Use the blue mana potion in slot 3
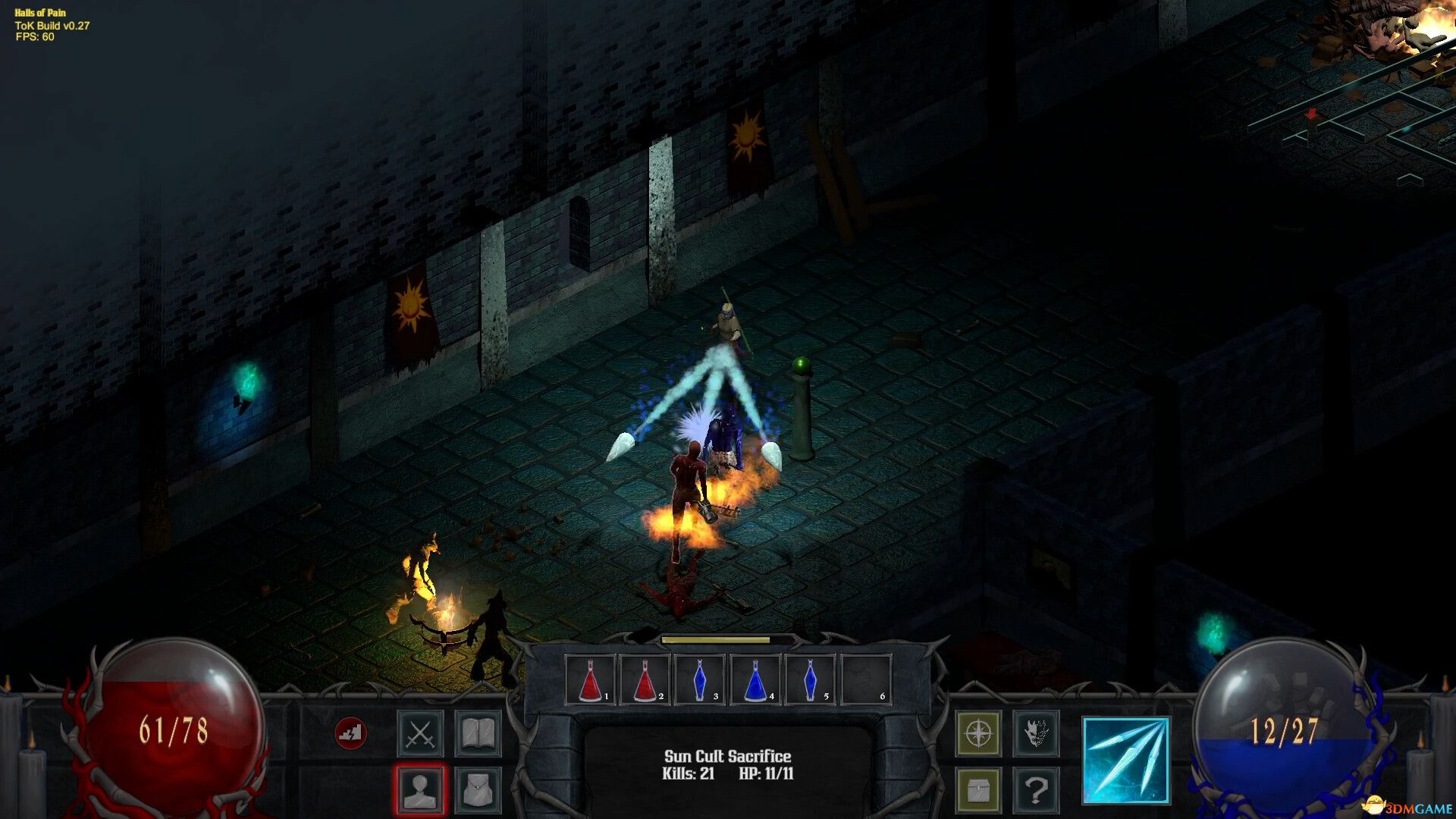The height and width of the screenshot is (819, 1456). tap(700, 679)
